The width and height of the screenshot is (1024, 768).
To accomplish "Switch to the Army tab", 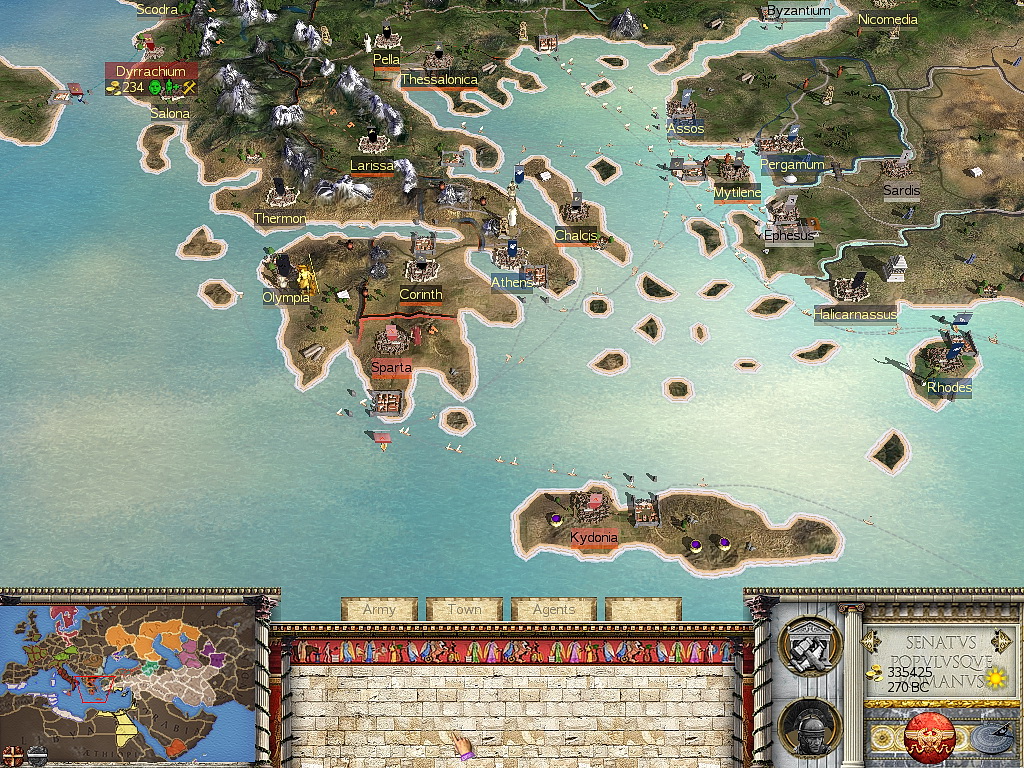I will 379,609.
